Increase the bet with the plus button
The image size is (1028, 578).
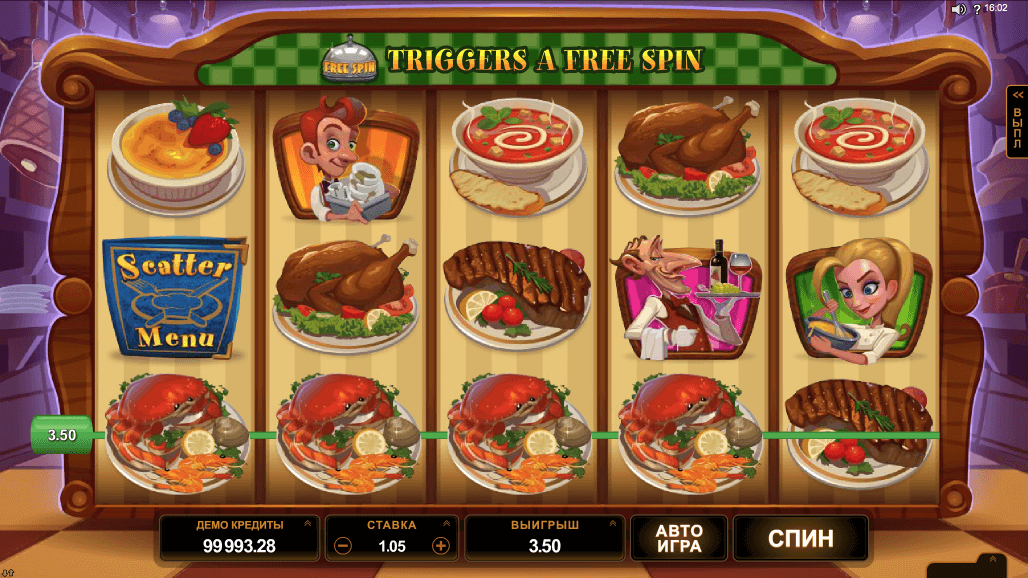[x=440, y=546]
